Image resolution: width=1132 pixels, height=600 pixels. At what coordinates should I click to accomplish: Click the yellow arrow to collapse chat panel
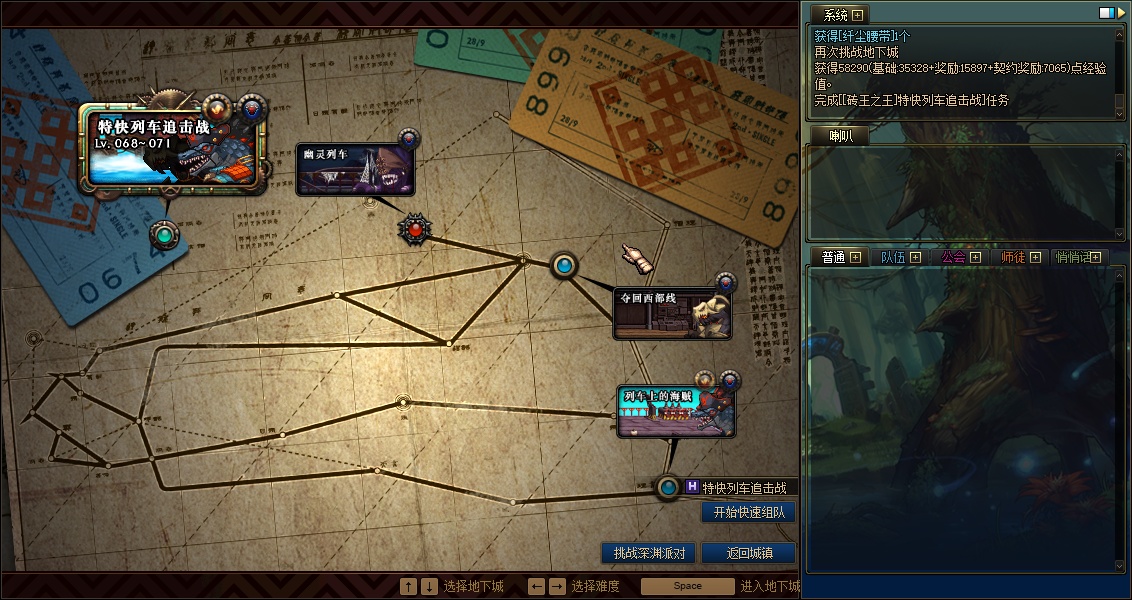1120,13
